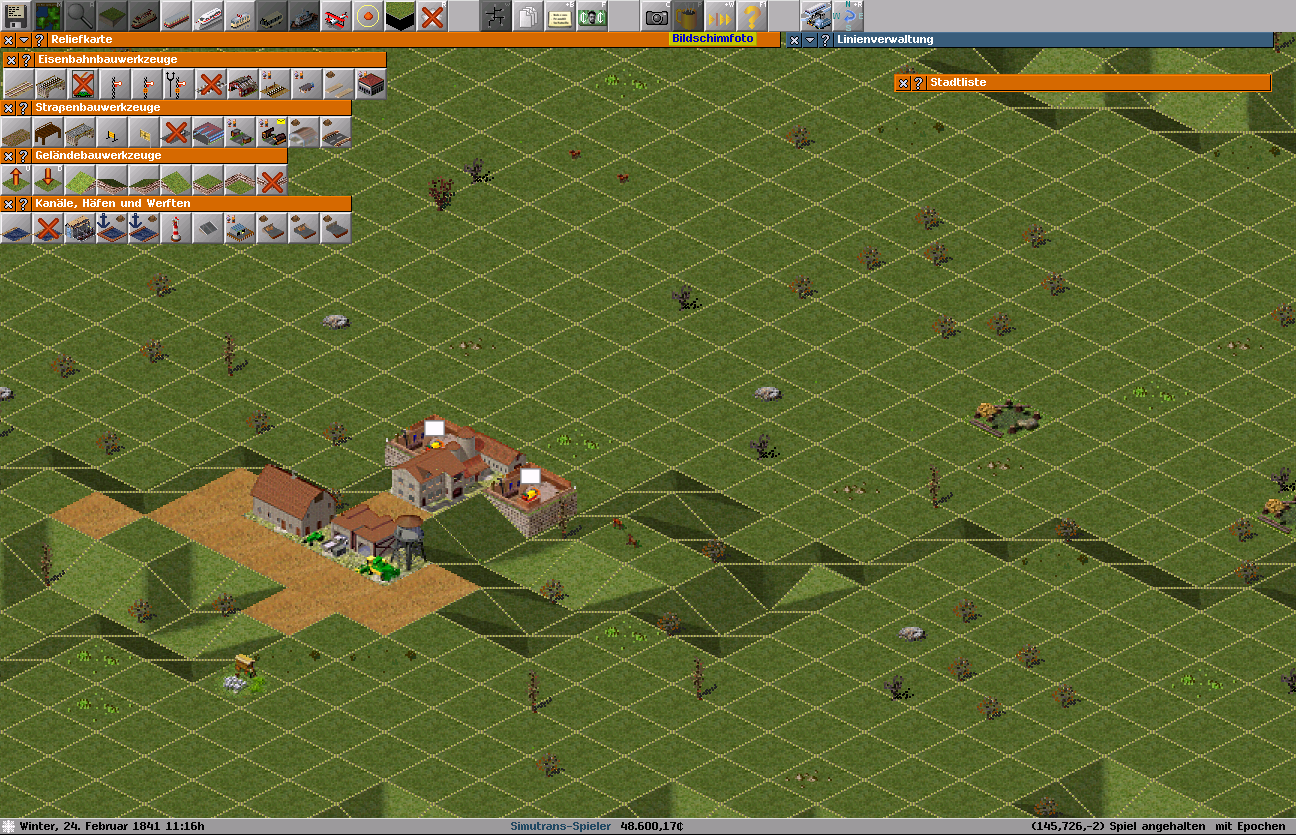The height and width of the screenshot is (835, 1296).
Task: Select the raise land arrow tool
Action: pos(17,180)
